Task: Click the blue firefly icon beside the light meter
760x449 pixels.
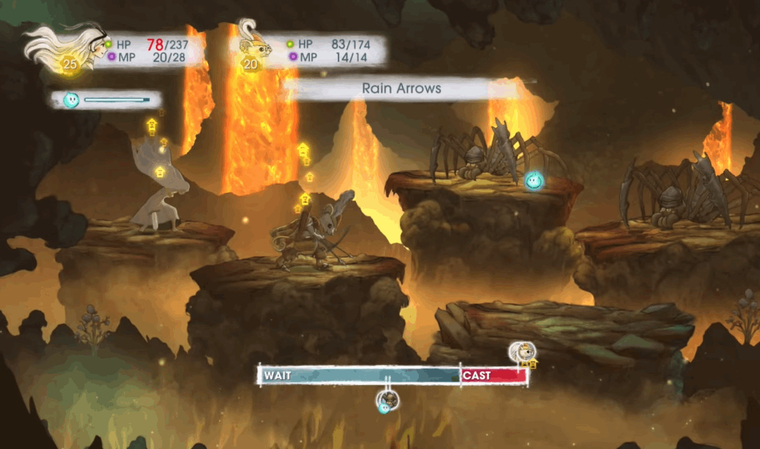Action: pos(71,100)
